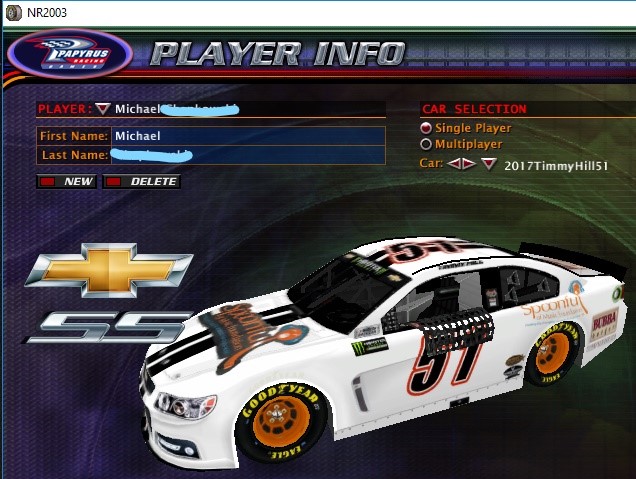Viewport: 636px width, 479px height.
Task: Cycle to the previous car
Action: [454, 163]
